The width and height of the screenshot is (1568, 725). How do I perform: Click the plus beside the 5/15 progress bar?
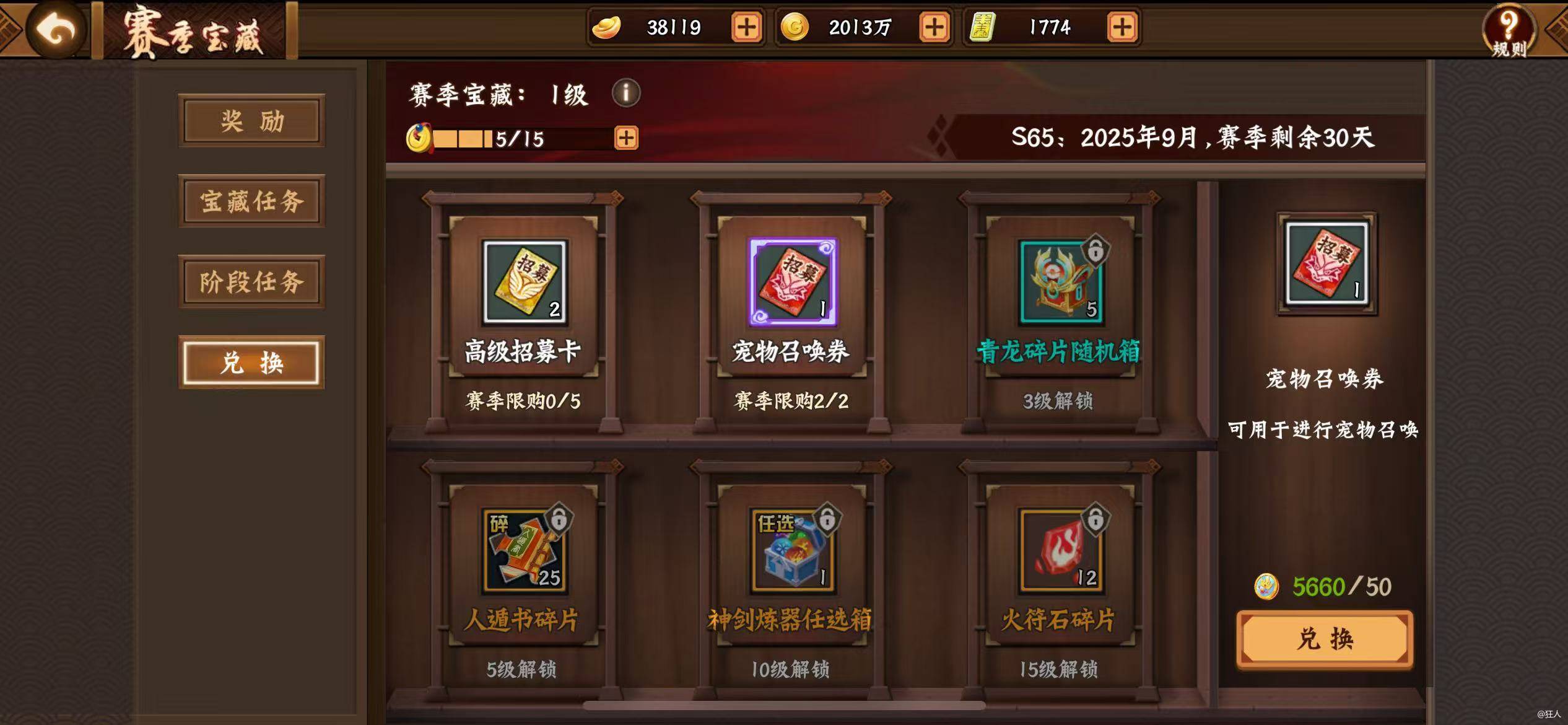(x=625, y=139)
